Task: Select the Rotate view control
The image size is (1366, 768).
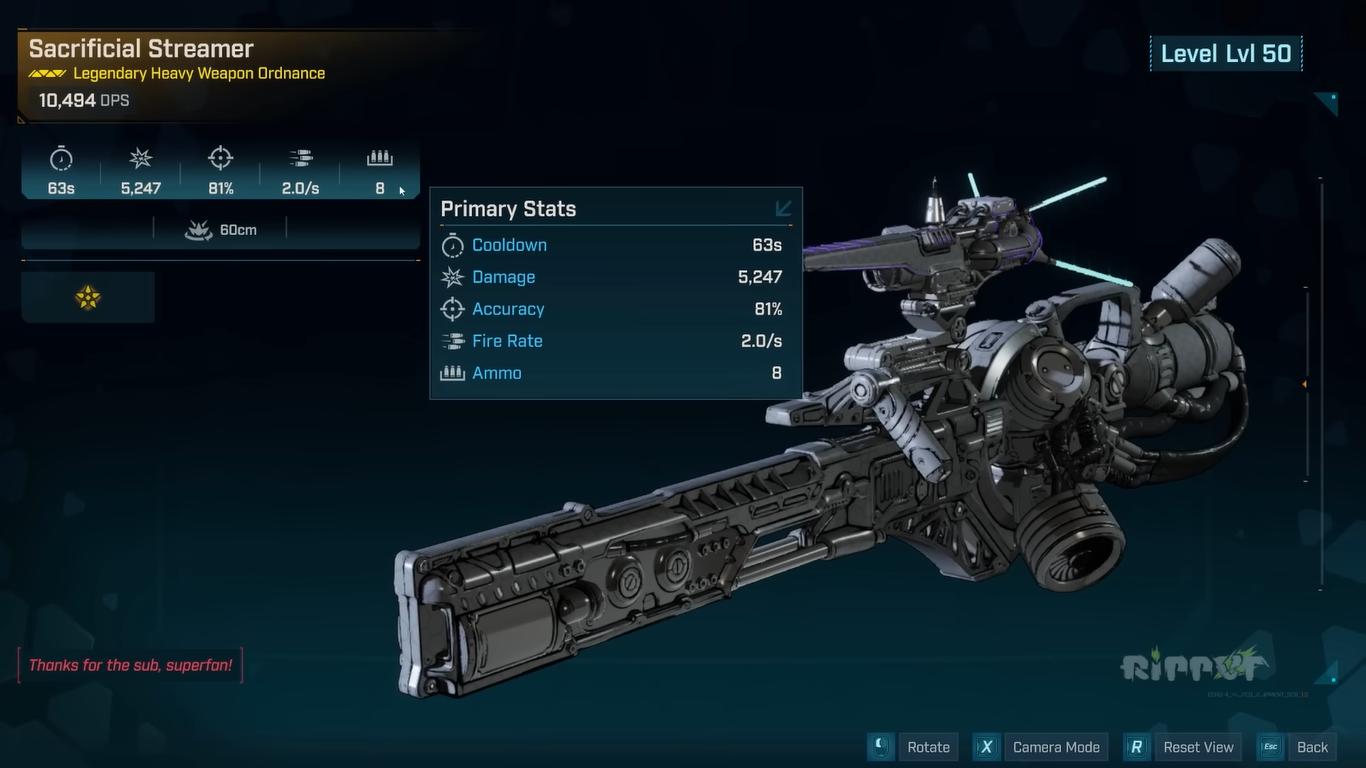Action: click(x=913, y=747)
